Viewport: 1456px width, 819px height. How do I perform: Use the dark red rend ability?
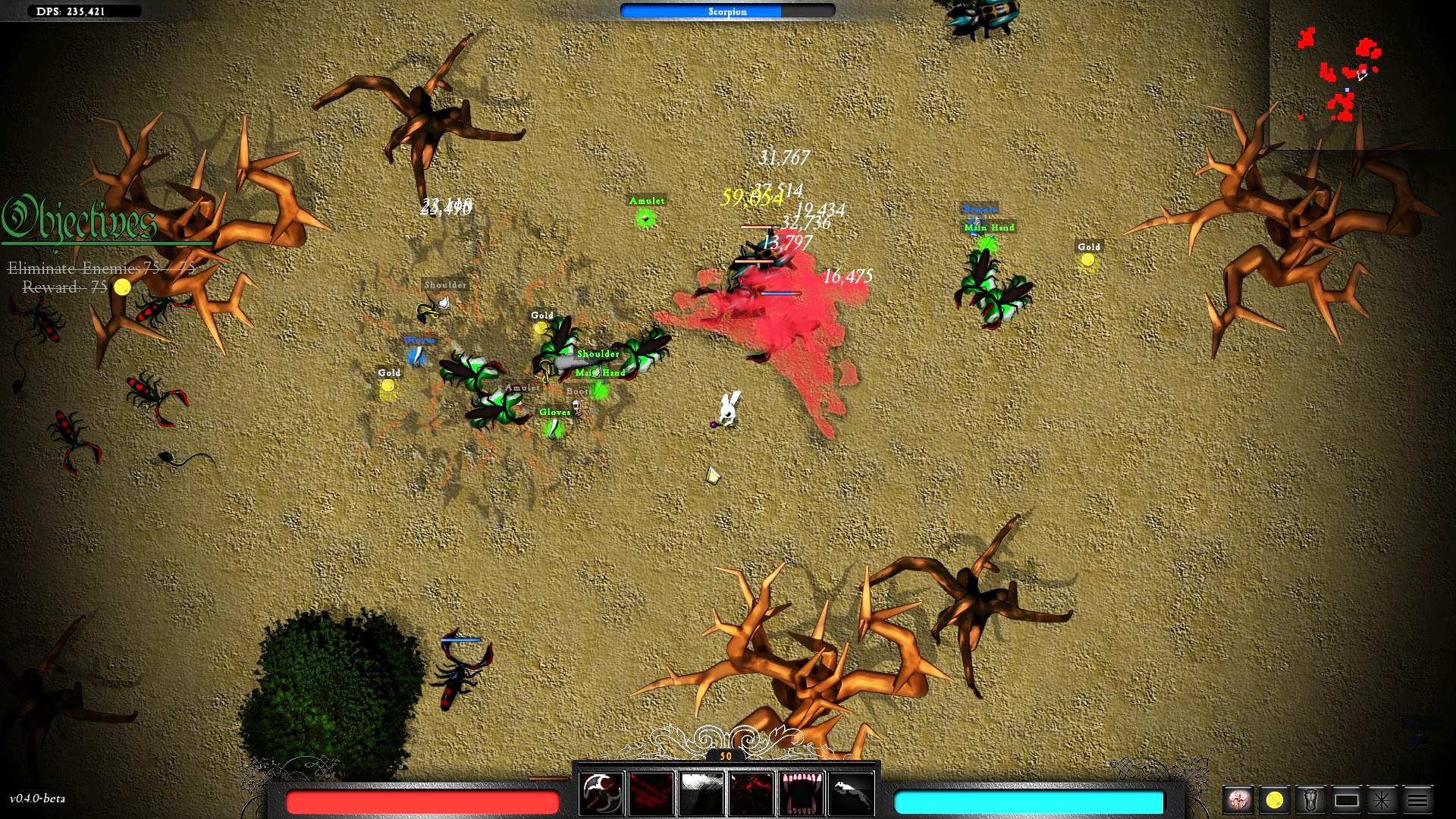coord(753,792)
